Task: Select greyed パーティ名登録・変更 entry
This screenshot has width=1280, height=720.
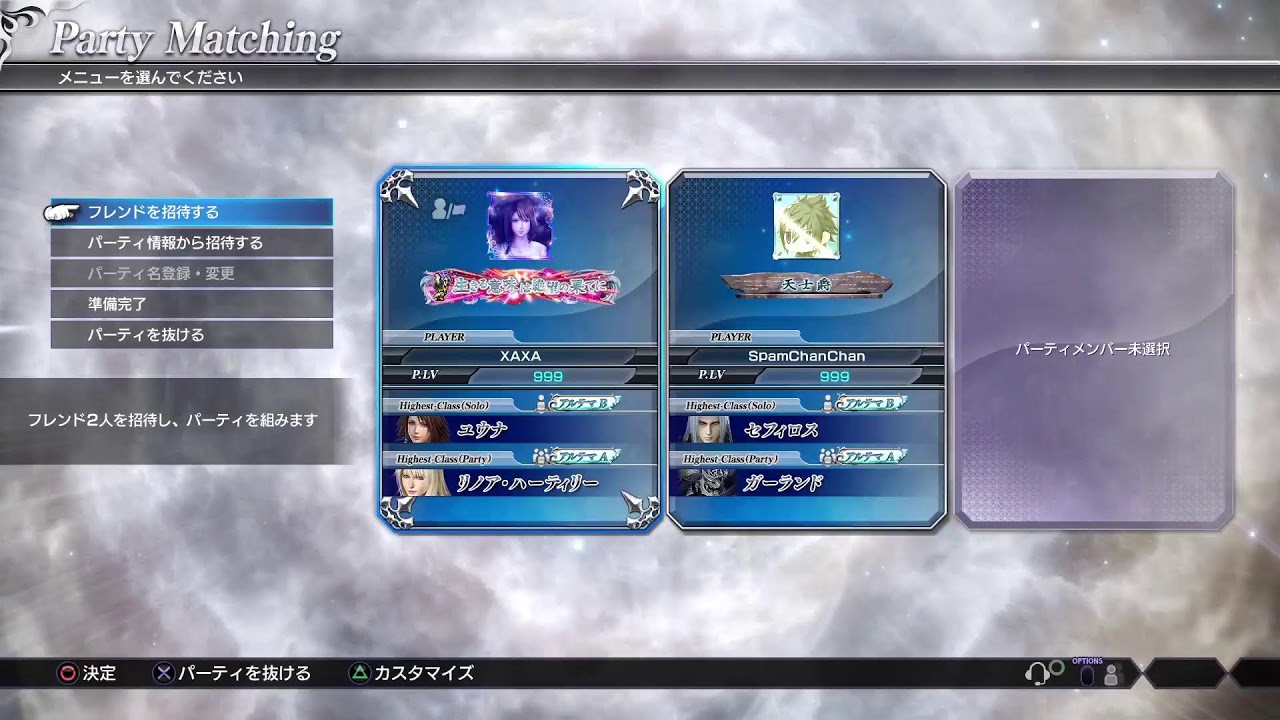Action: click(191, 273)
